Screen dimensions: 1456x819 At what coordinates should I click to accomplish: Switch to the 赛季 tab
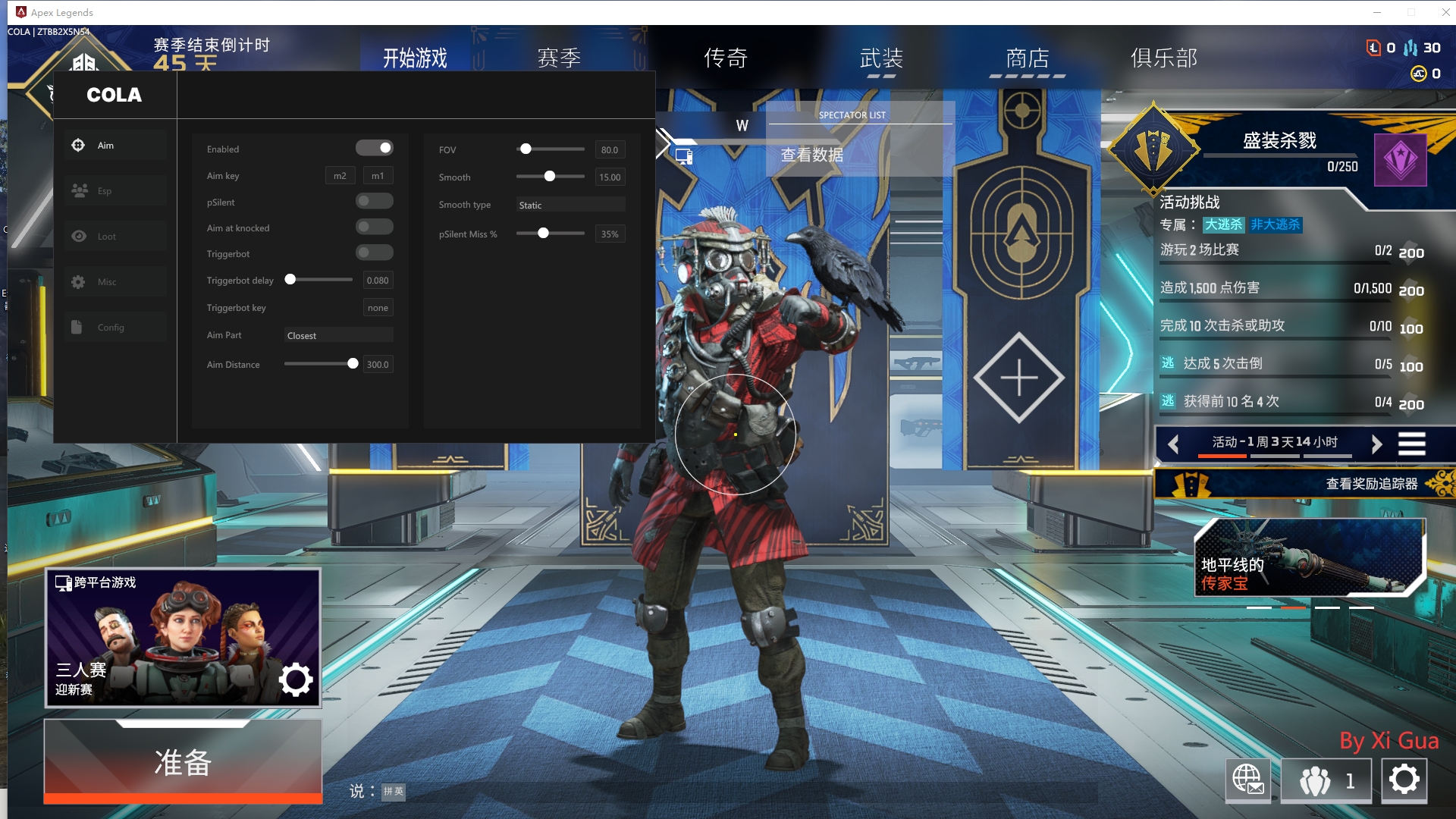(559, 58)
